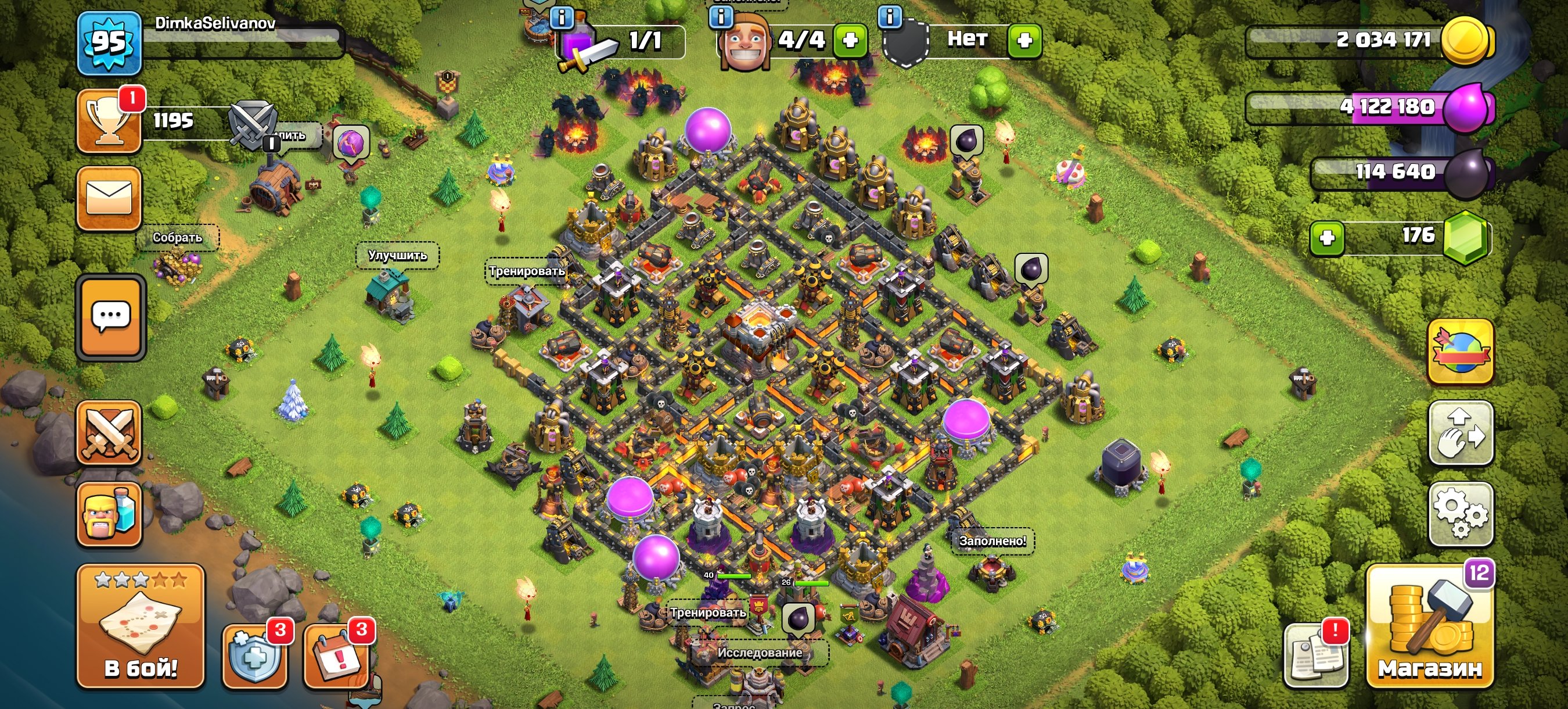Open the globe ribbon rankings button
The height and width of the screenshot is (709, 1568).
tap(1460, 352)
